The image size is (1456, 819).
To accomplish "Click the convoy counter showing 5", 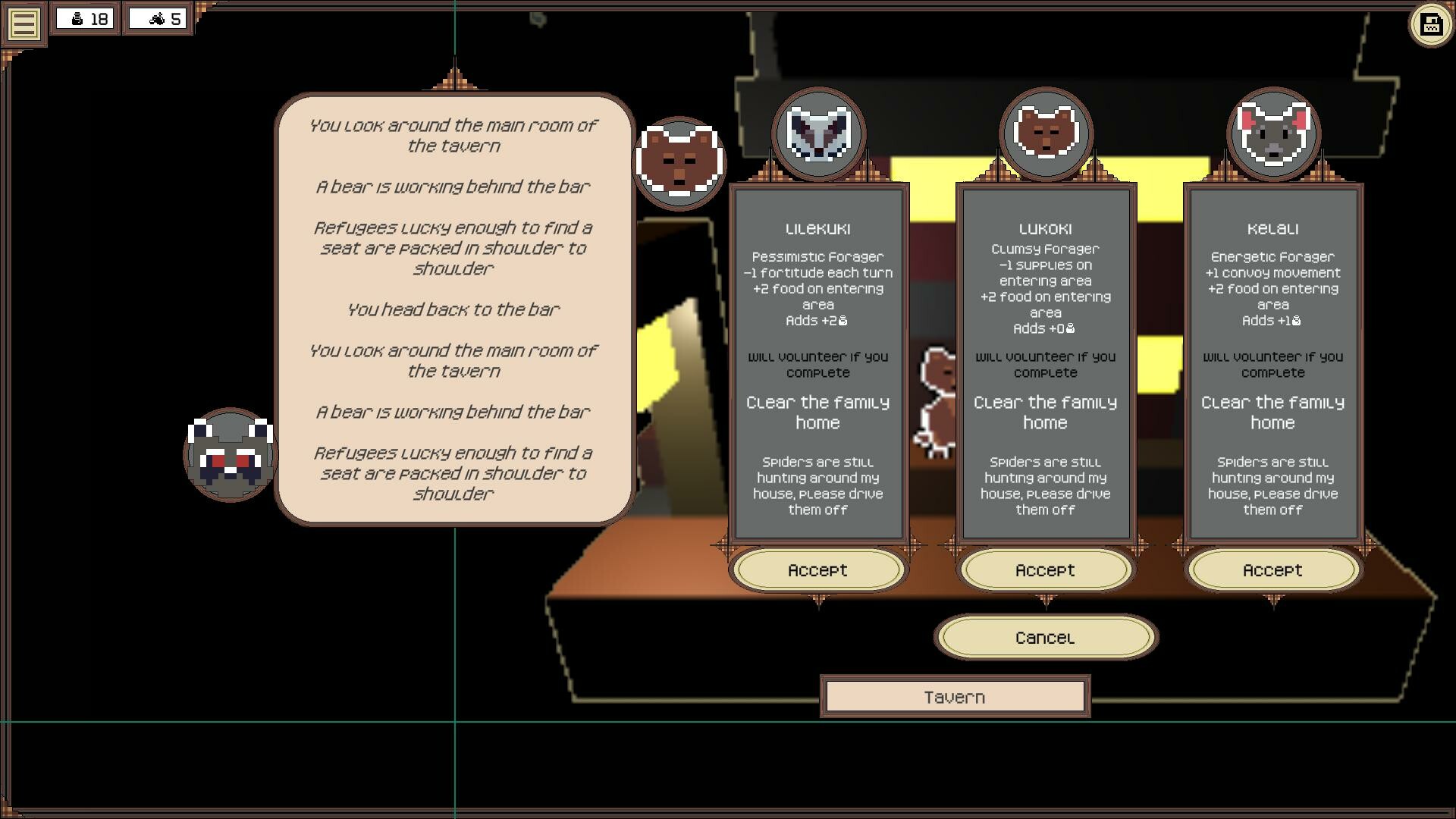I will pos(158,17).
